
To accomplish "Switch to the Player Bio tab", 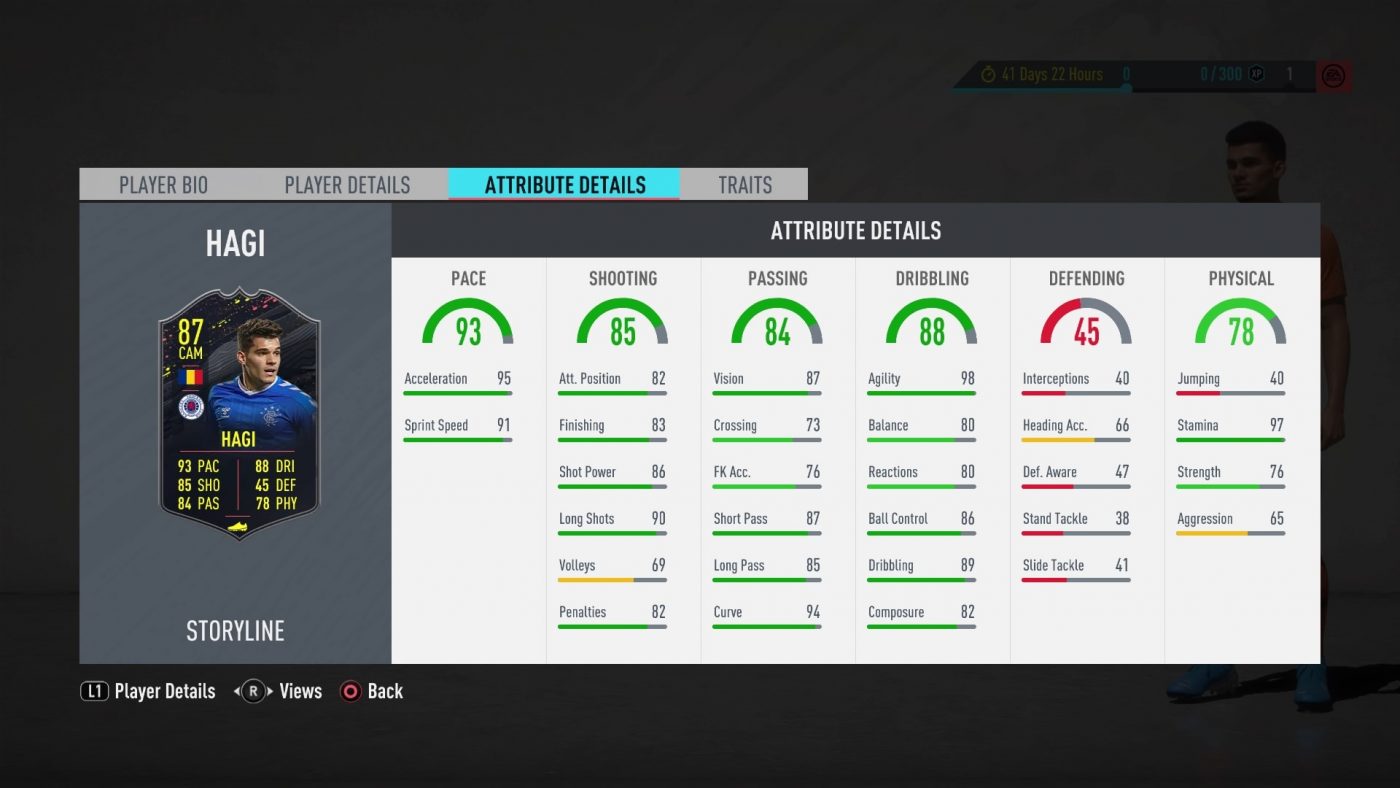I will pyautogui.click(x=163, y=185).
